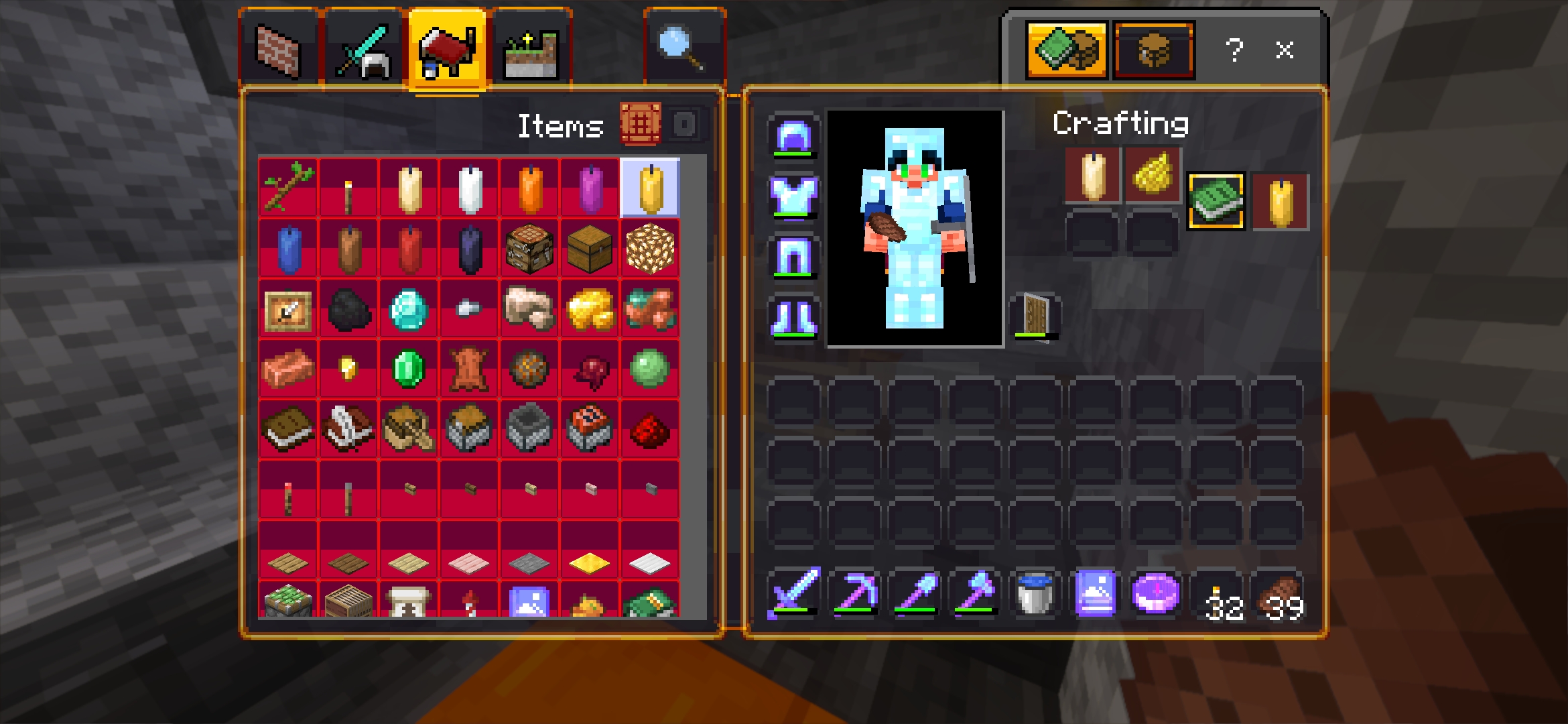Select the emerald item
The height and width of the screenshot is (724, 1568).
pyautogui.click(x=408, y=369)
